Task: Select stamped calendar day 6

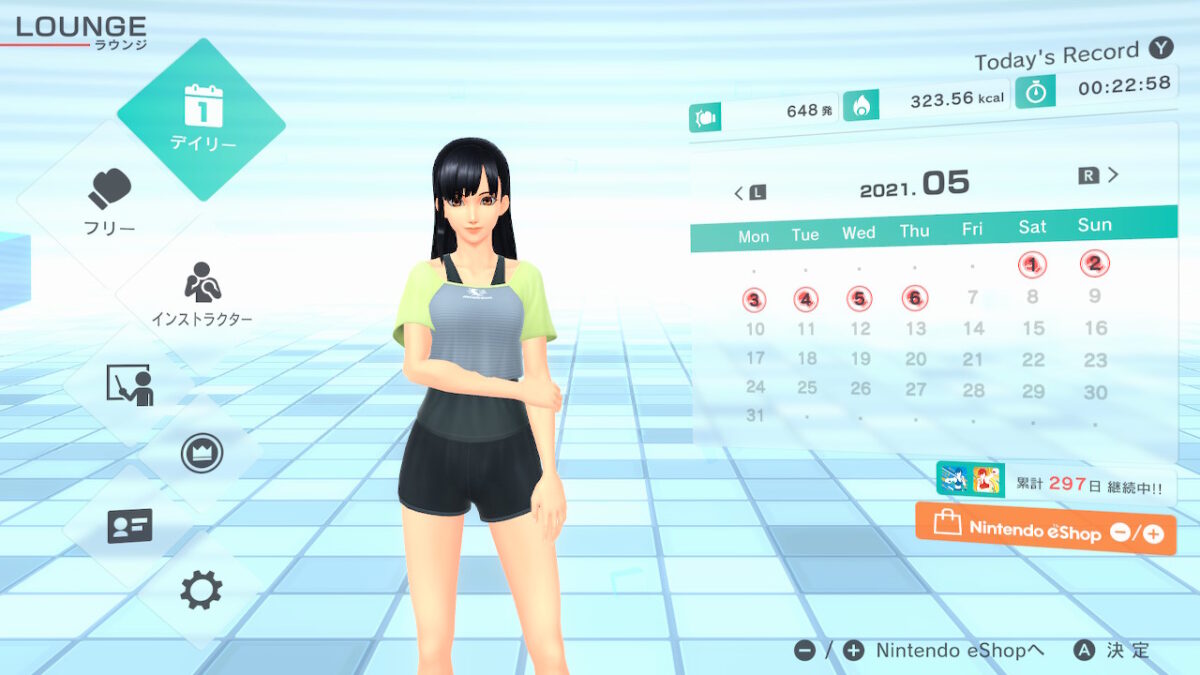Action: pos(914,298)
